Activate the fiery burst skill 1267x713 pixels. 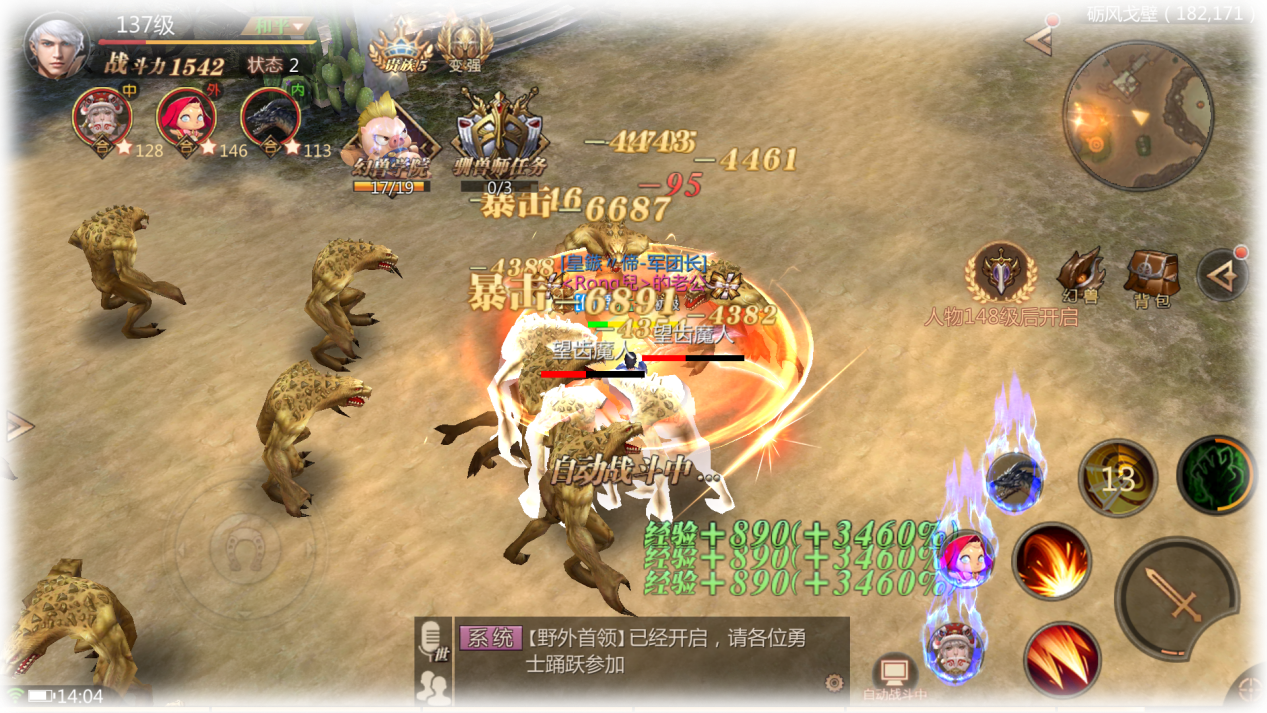click(x=1051, y=560)
